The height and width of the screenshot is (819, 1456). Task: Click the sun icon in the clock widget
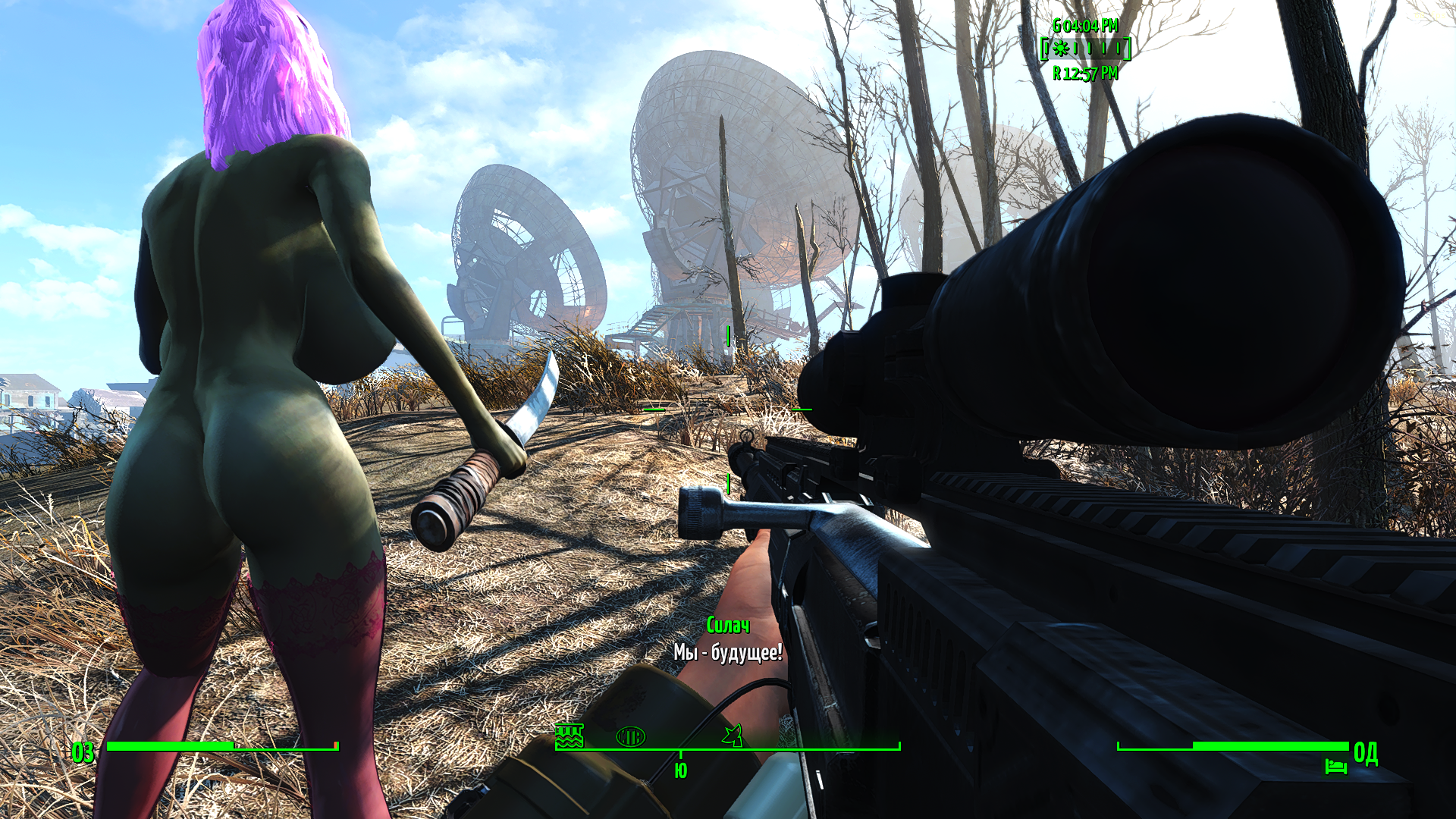tap(1061, 49)
